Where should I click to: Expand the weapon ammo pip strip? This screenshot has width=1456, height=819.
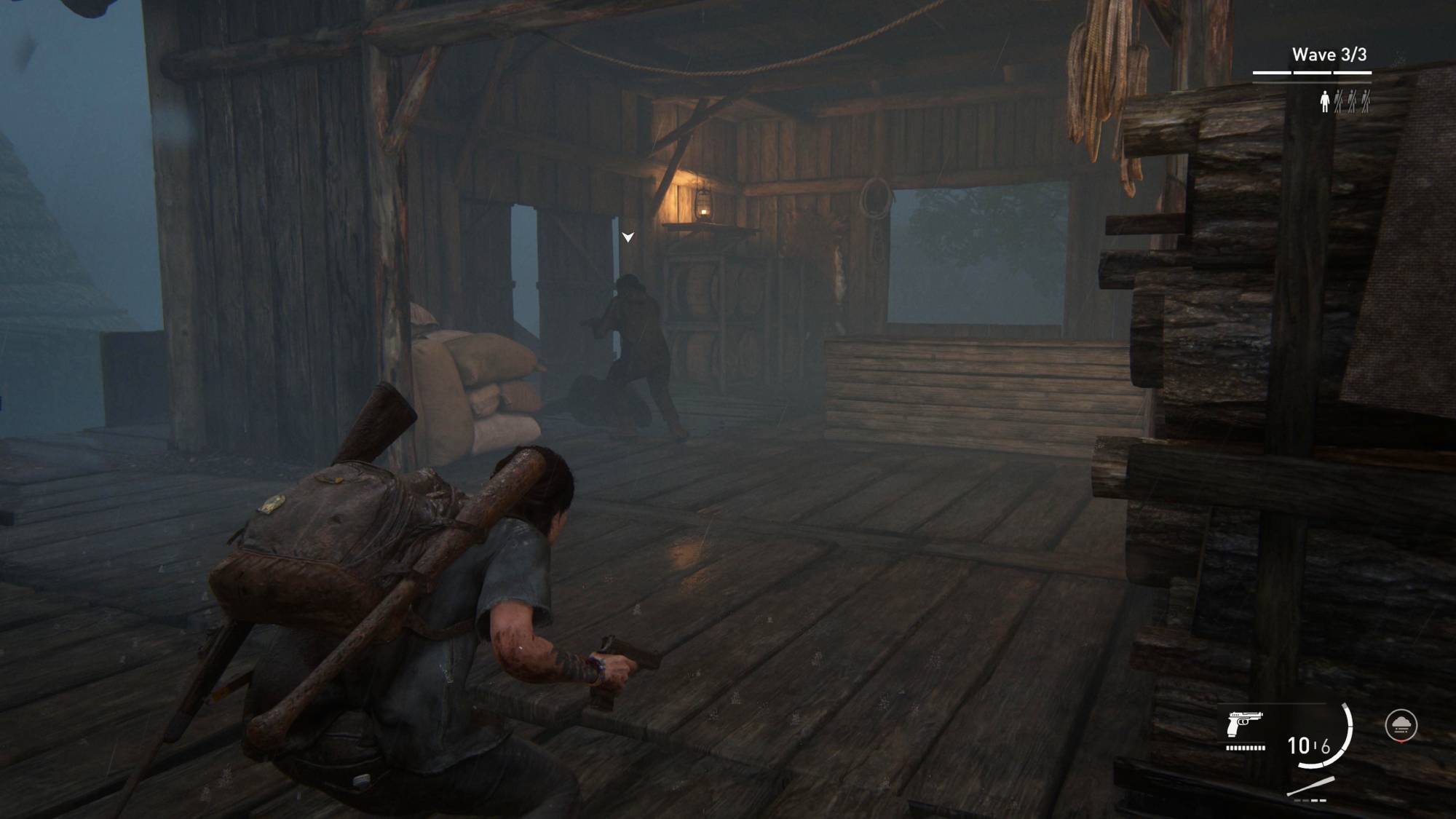(x=1245, y=748)
